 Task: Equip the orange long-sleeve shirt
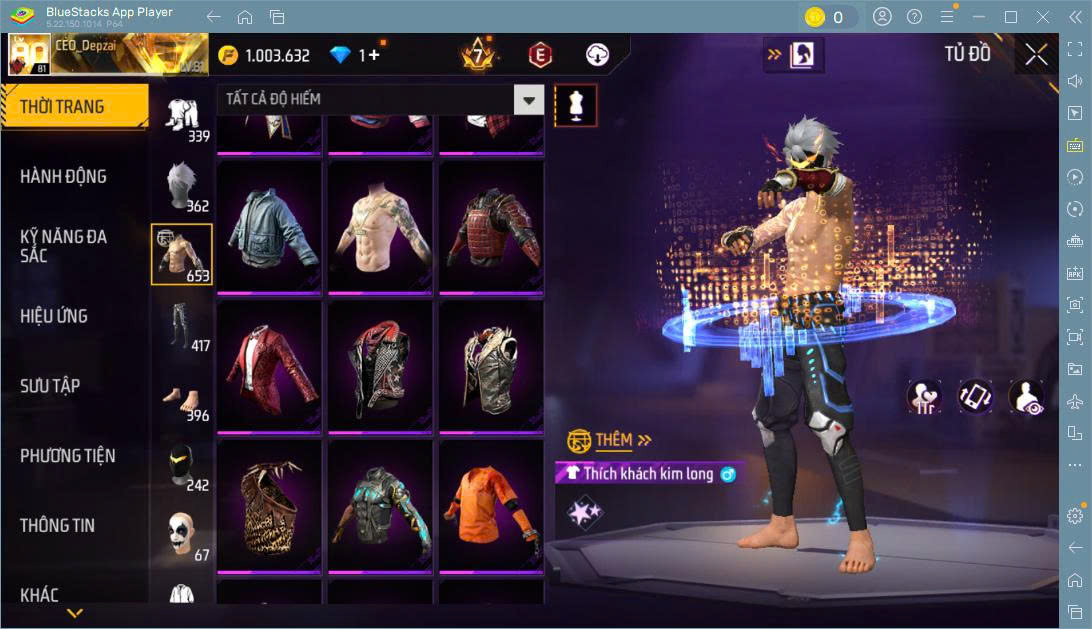pos(491,505)
